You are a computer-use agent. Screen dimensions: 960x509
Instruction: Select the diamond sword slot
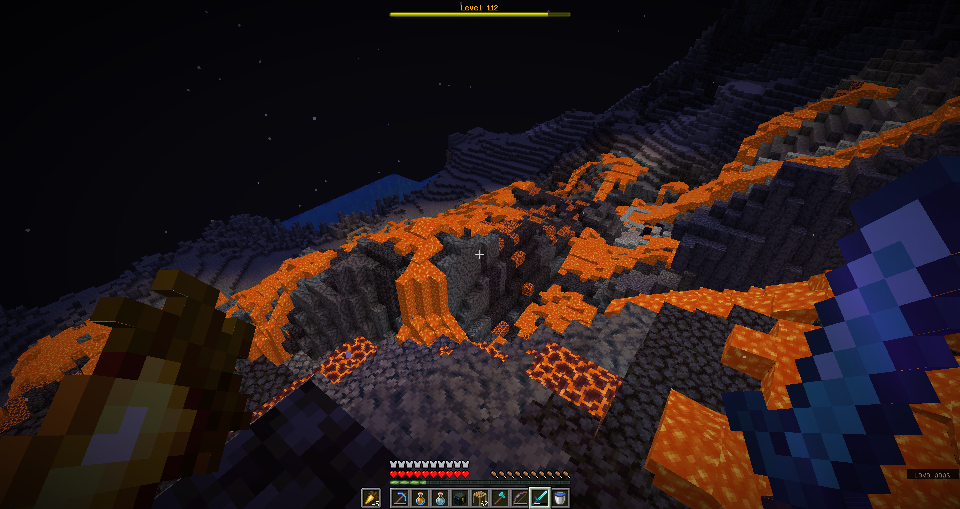pyautogui.click(x=540, y=497)
